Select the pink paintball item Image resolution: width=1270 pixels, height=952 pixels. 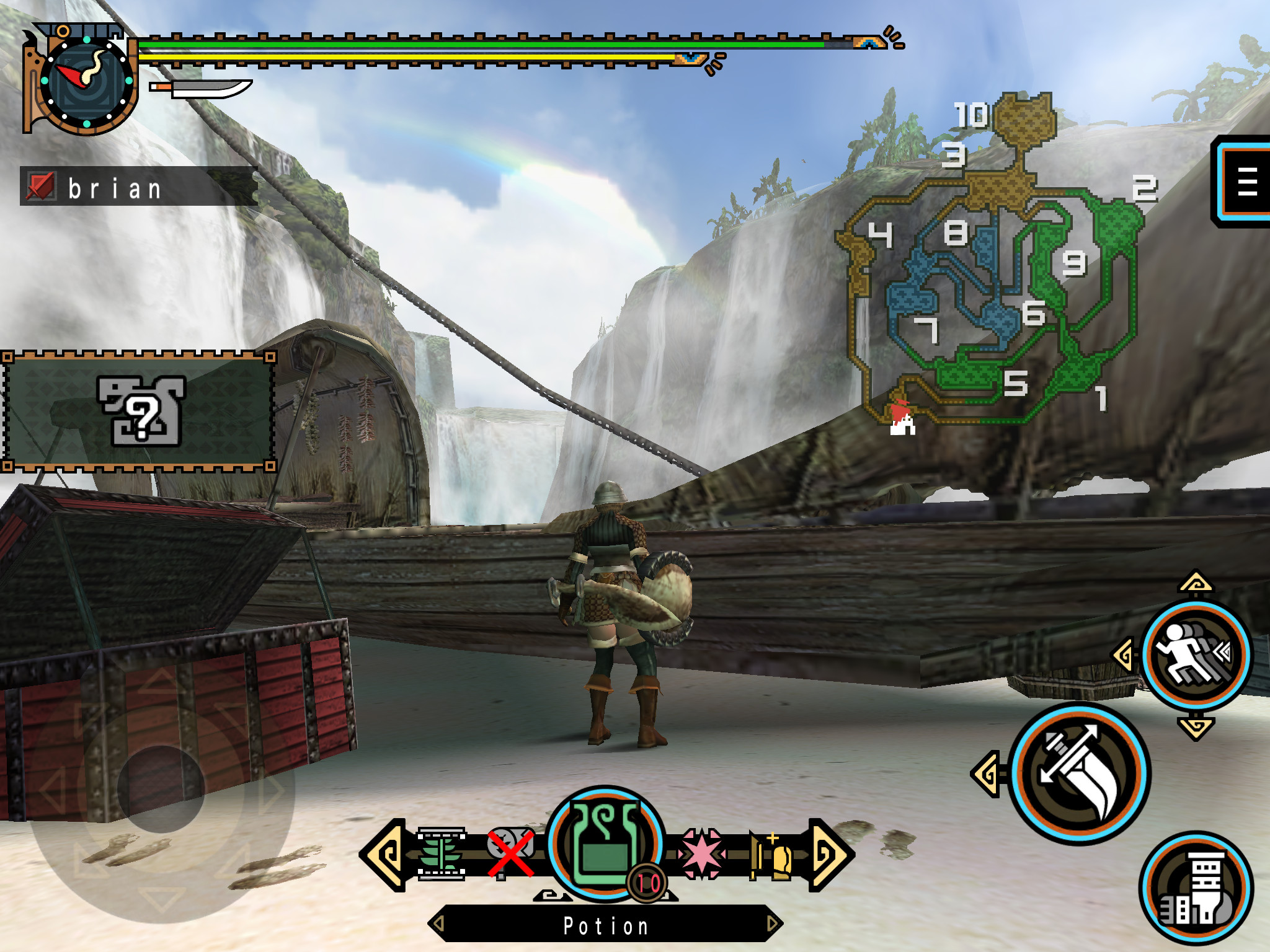701,854
